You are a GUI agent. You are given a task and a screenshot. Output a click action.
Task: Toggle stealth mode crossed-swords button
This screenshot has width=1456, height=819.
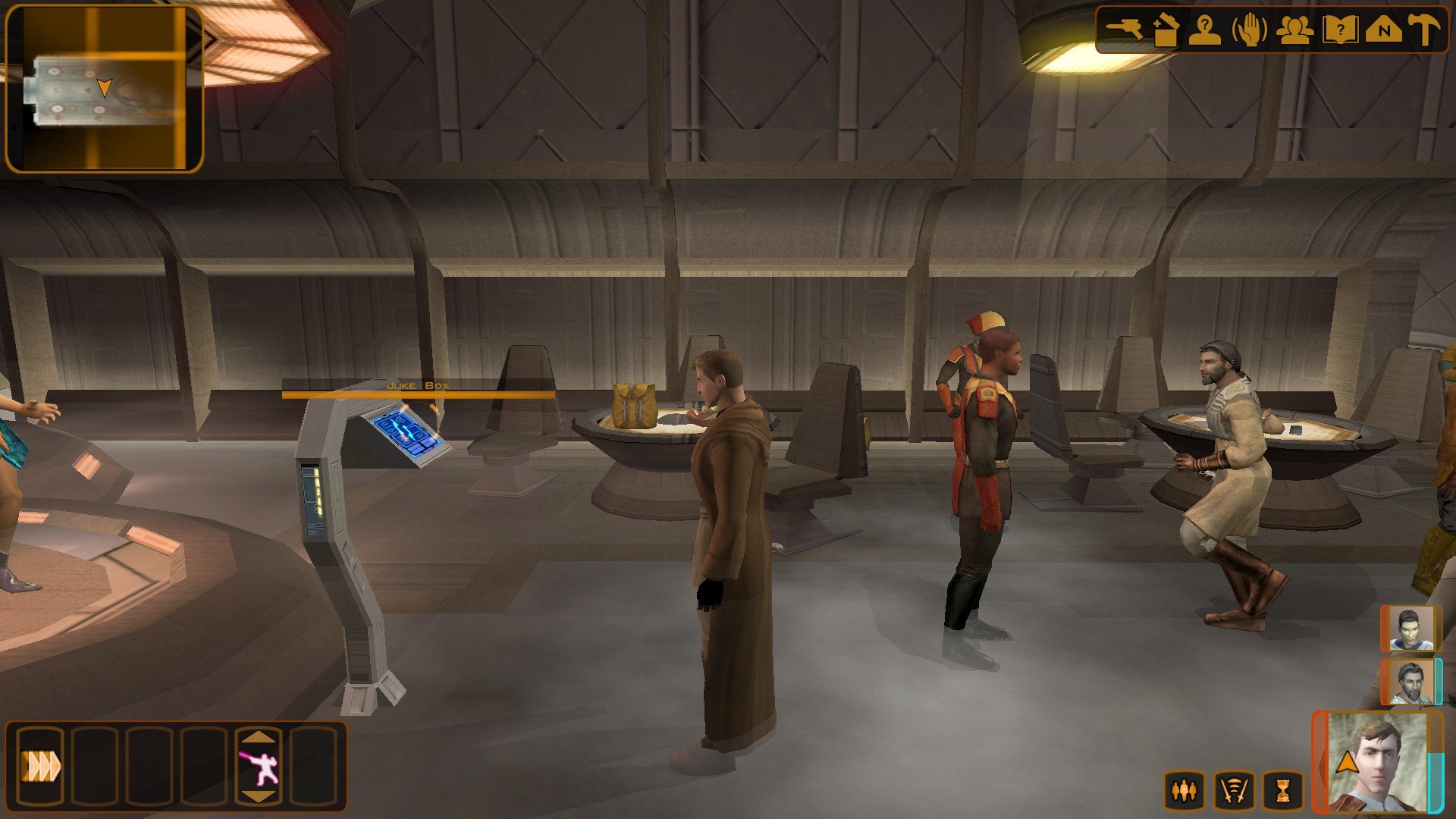pos(1234,791)
